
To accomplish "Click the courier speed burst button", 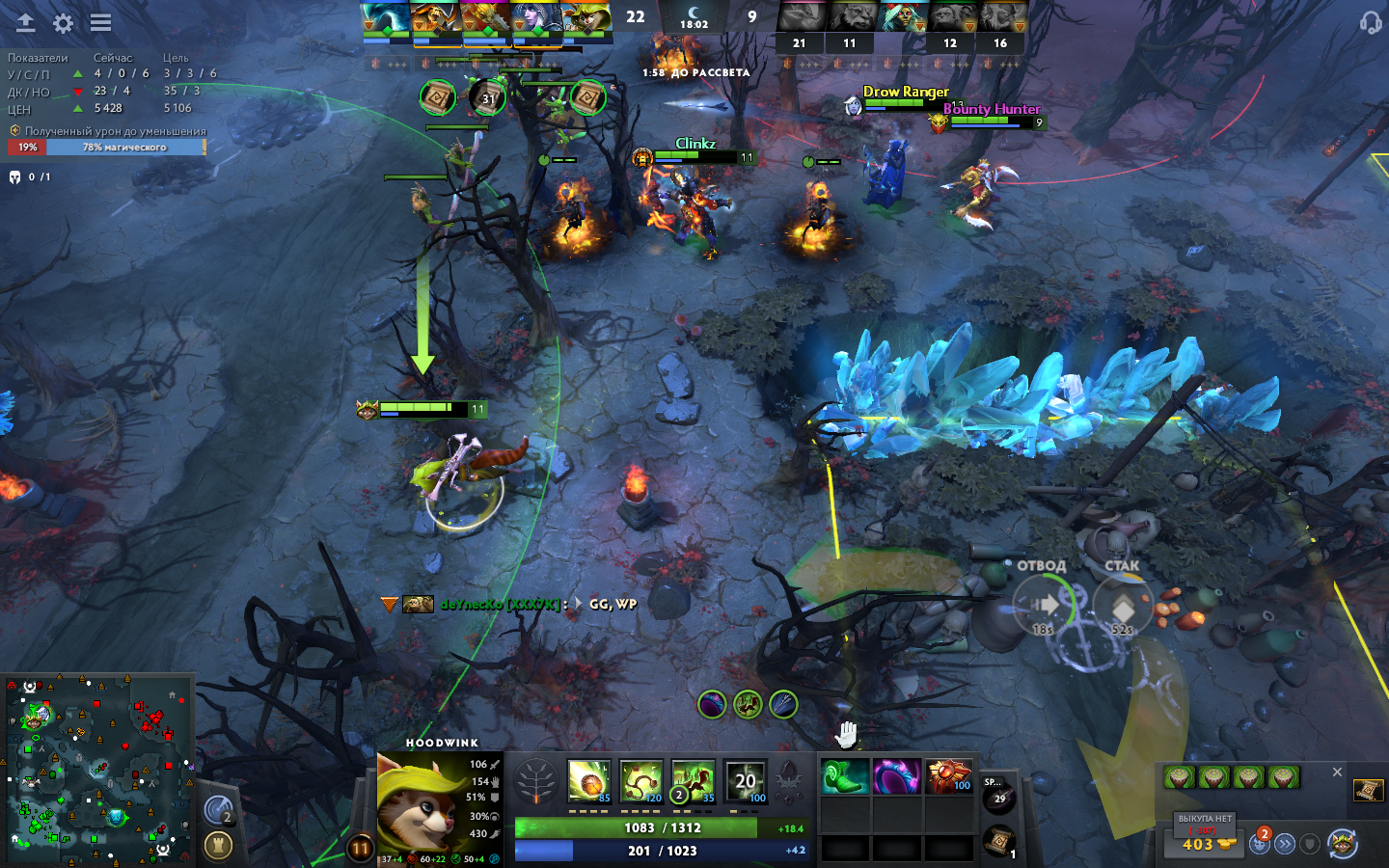I will tap(1285, 844).
